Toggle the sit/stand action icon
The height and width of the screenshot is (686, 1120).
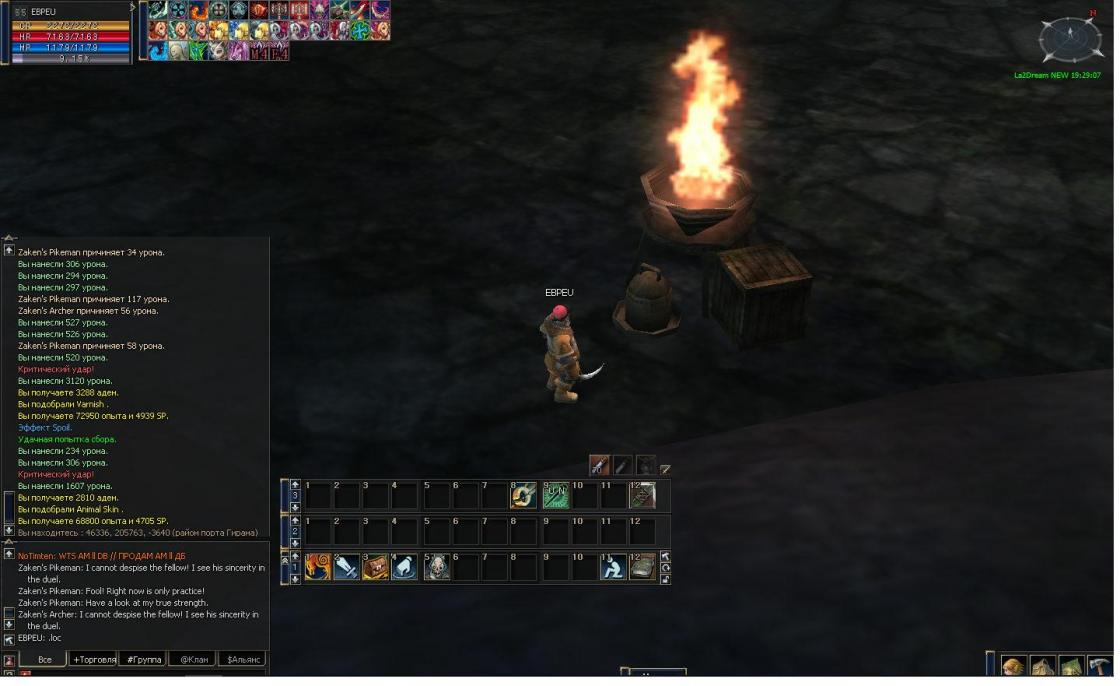tap(612, 567)
